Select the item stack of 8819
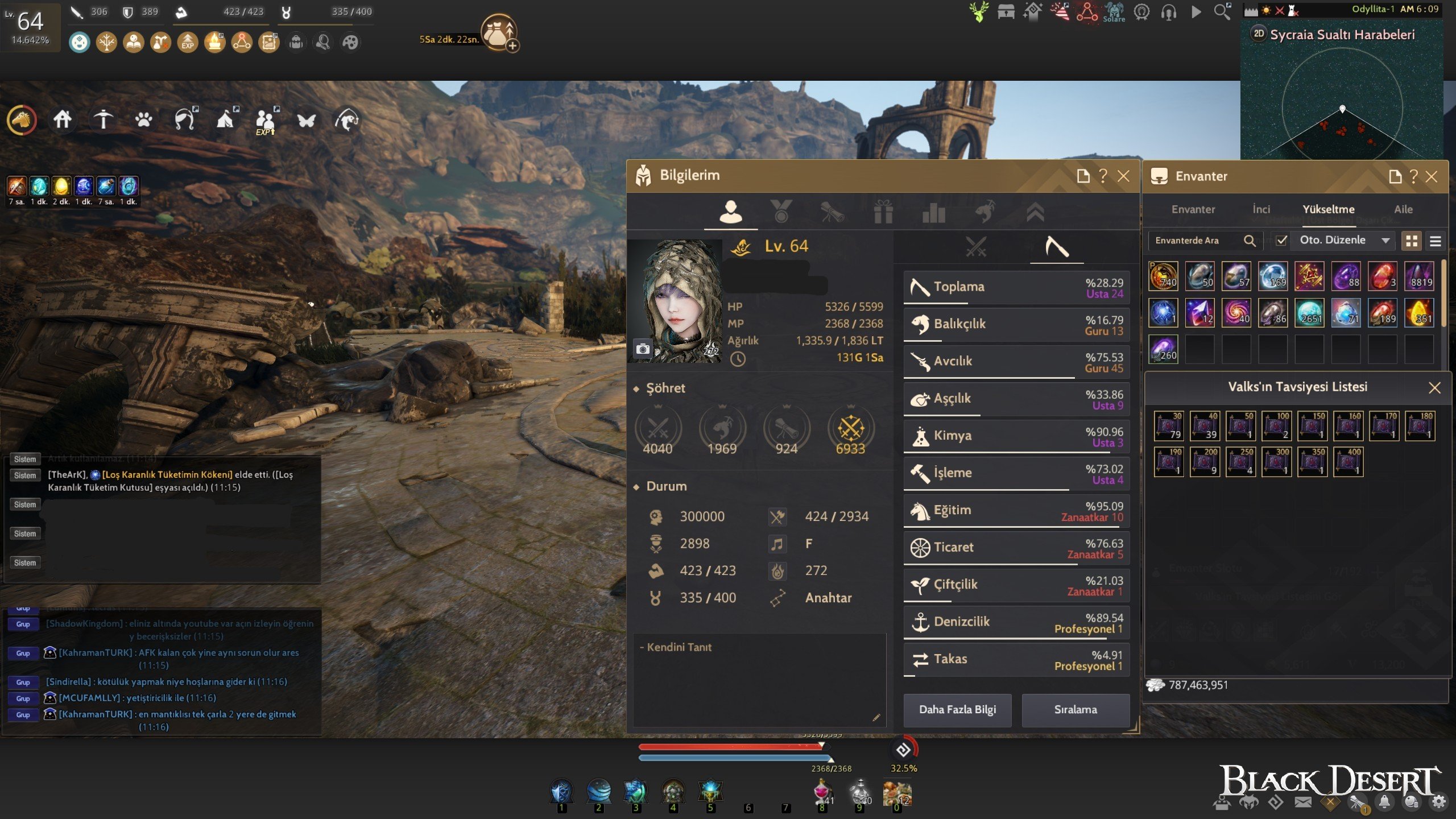Viewport: 1456px width, 819px height. pos(1419,276)
